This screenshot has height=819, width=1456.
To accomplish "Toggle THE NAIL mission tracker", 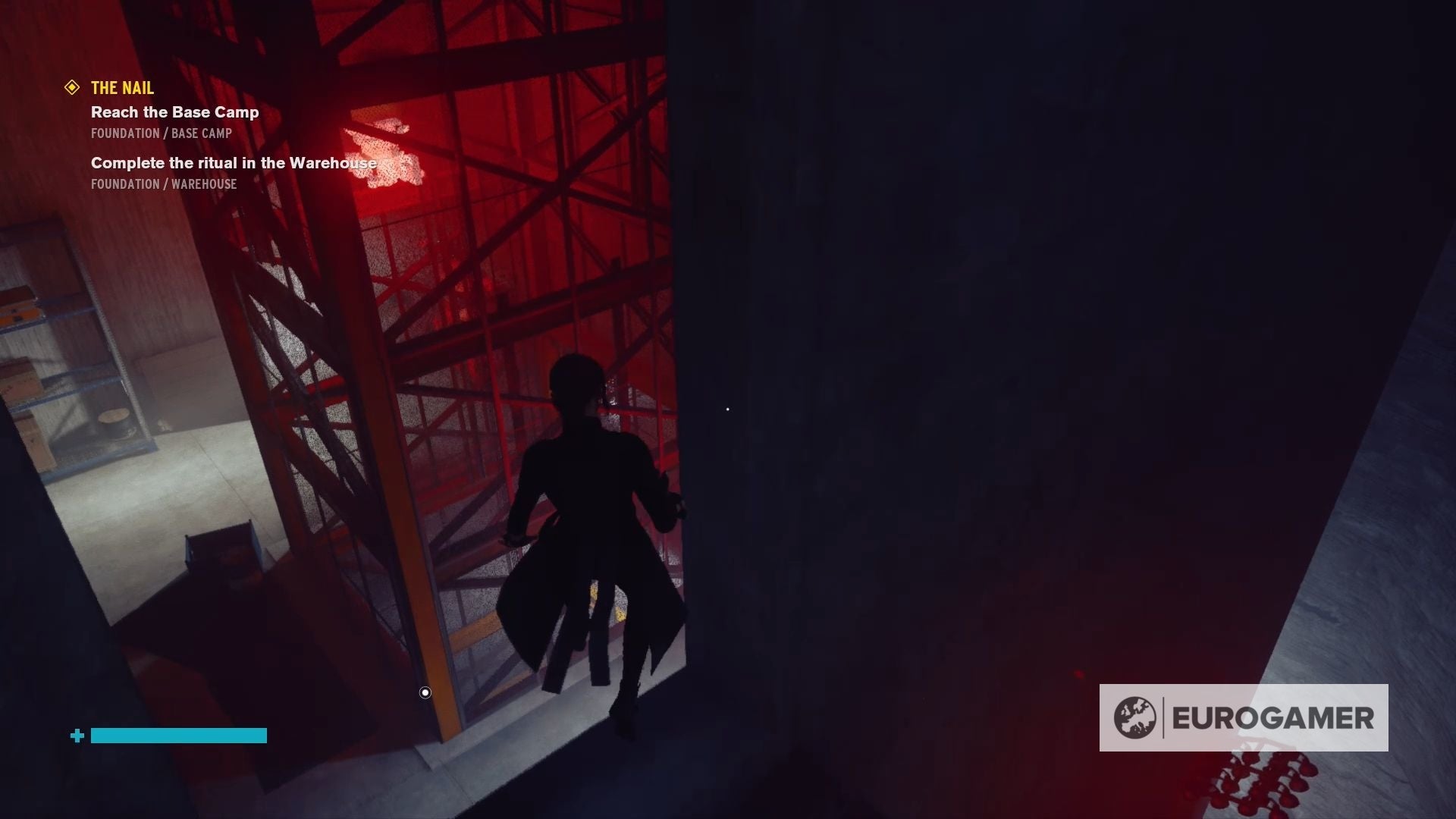I will click(121, 87).
